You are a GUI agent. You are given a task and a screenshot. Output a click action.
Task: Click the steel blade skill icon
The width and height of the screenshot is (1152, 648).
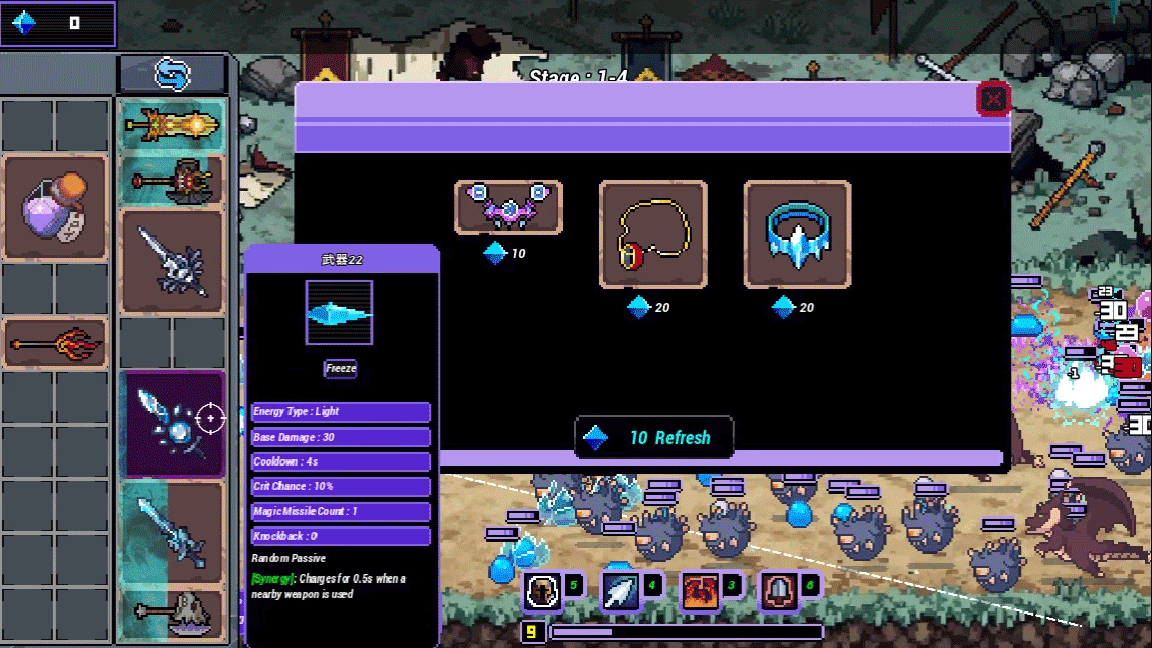coord(777,592)
